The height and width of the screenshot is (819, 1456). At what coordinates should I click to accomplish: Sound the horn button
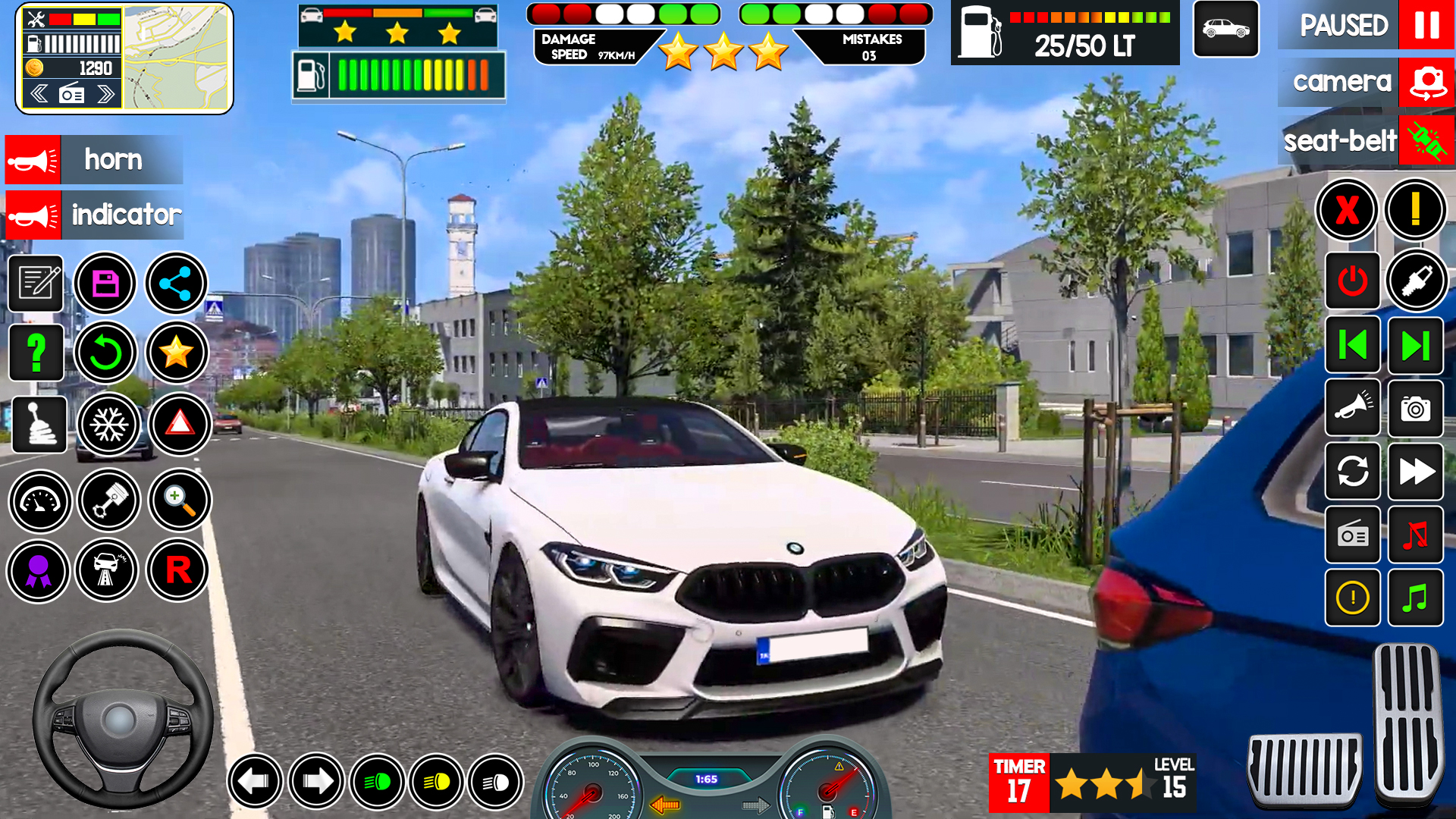(33, 160)
